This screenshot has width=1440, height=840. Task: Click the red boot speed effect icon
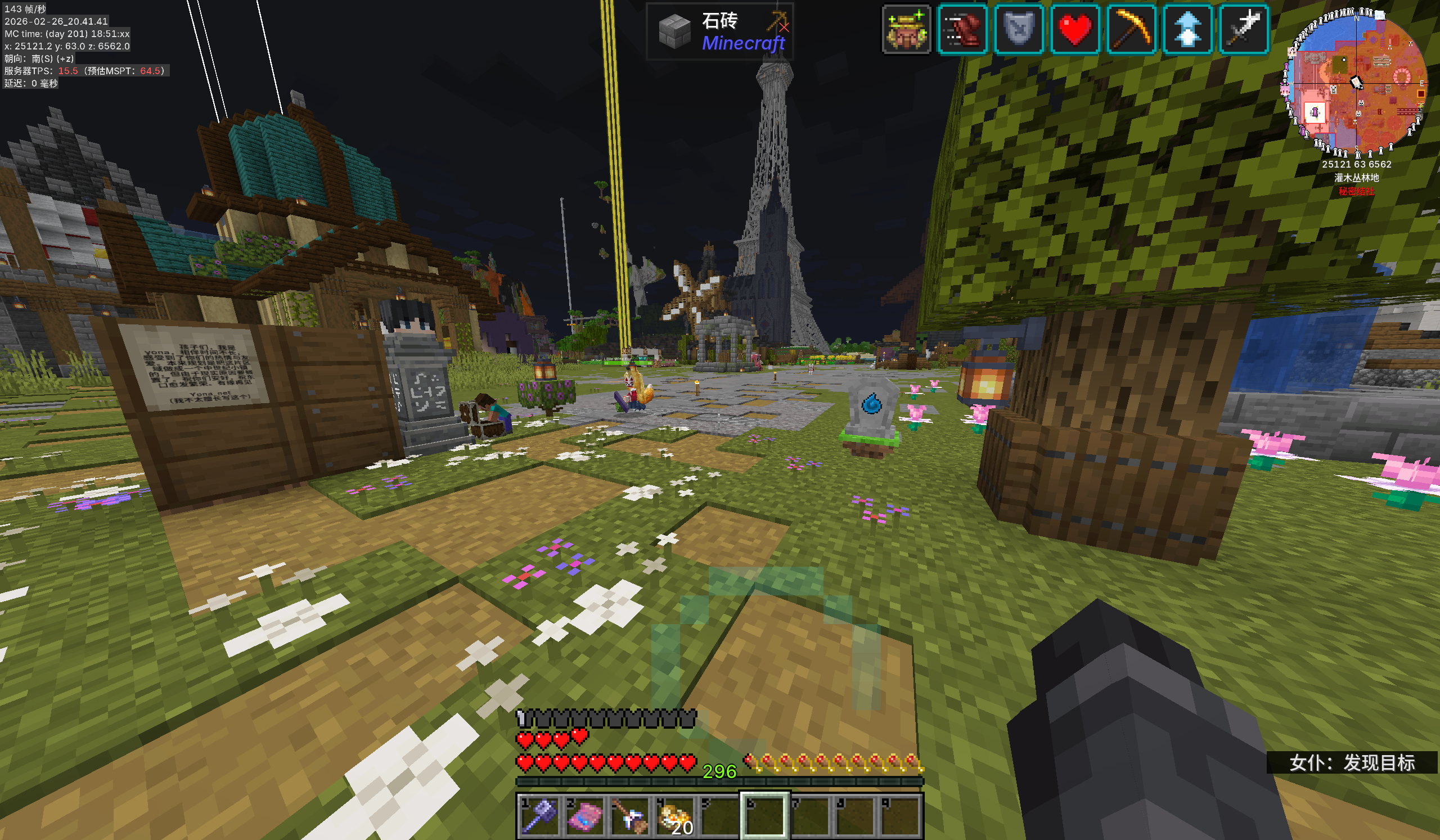point(963,30)
